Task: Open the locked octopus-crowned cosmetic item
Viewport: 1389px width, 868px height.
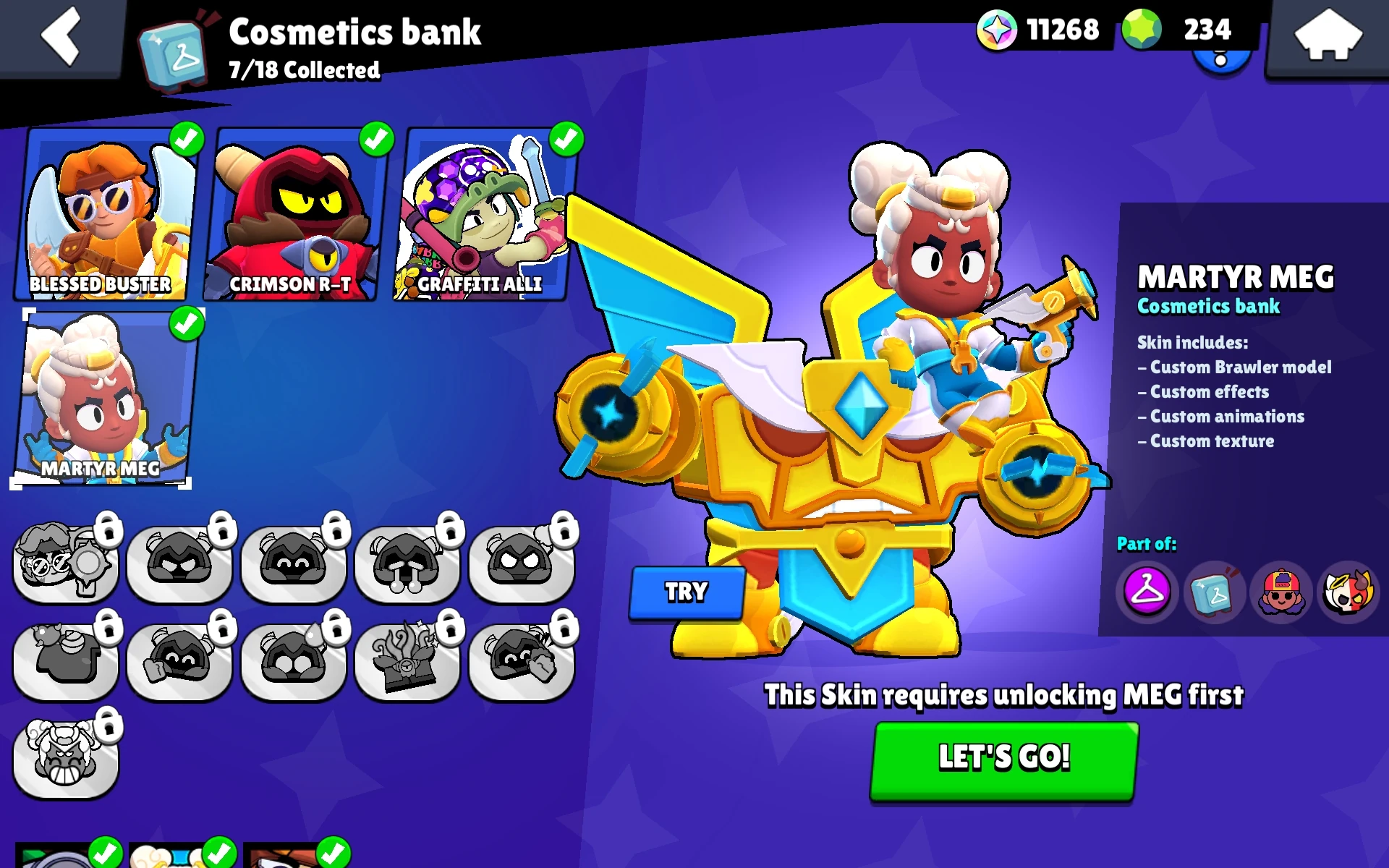Action: click(407, 658)
